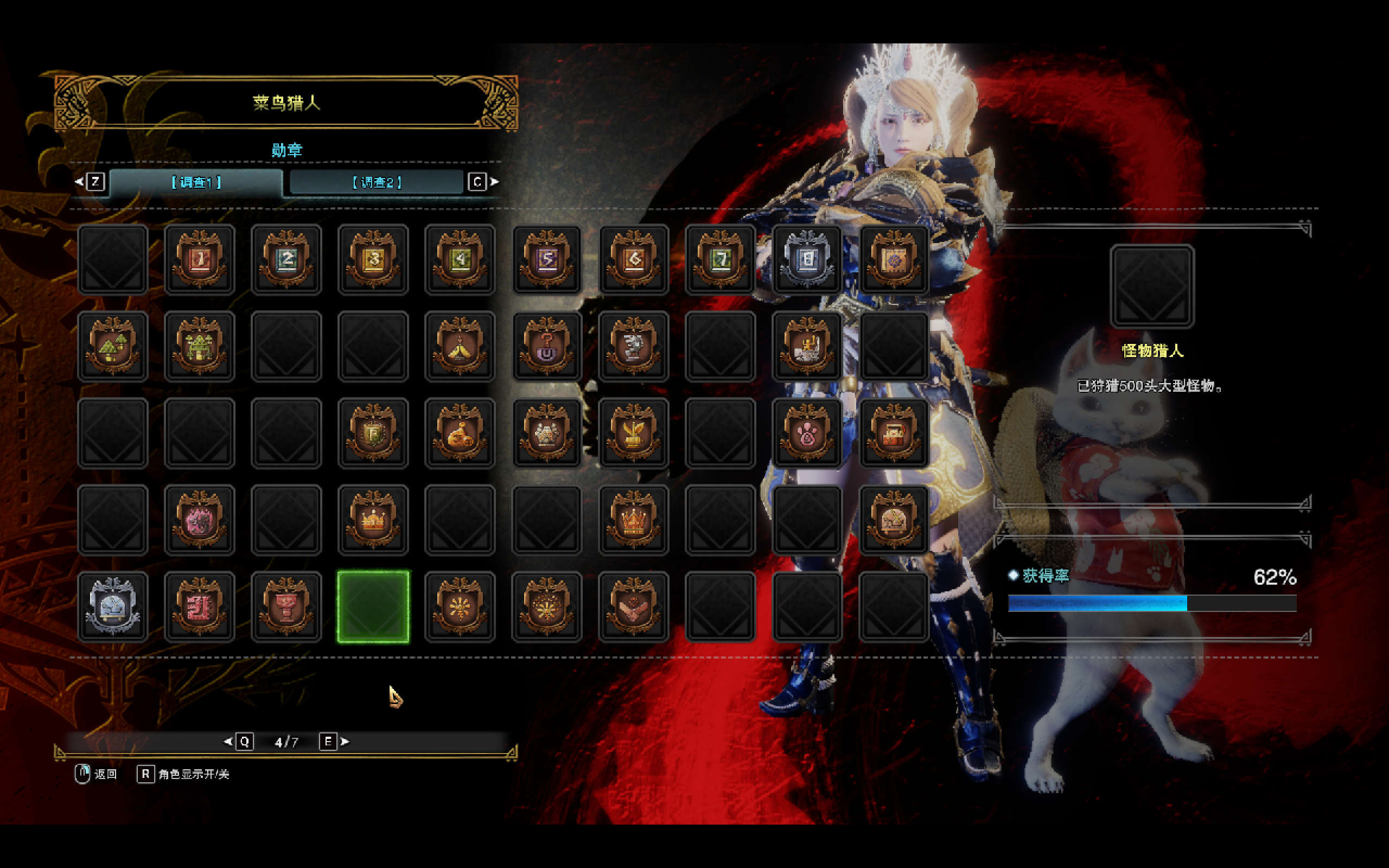Select the handshake medal

tap(633, 607)
